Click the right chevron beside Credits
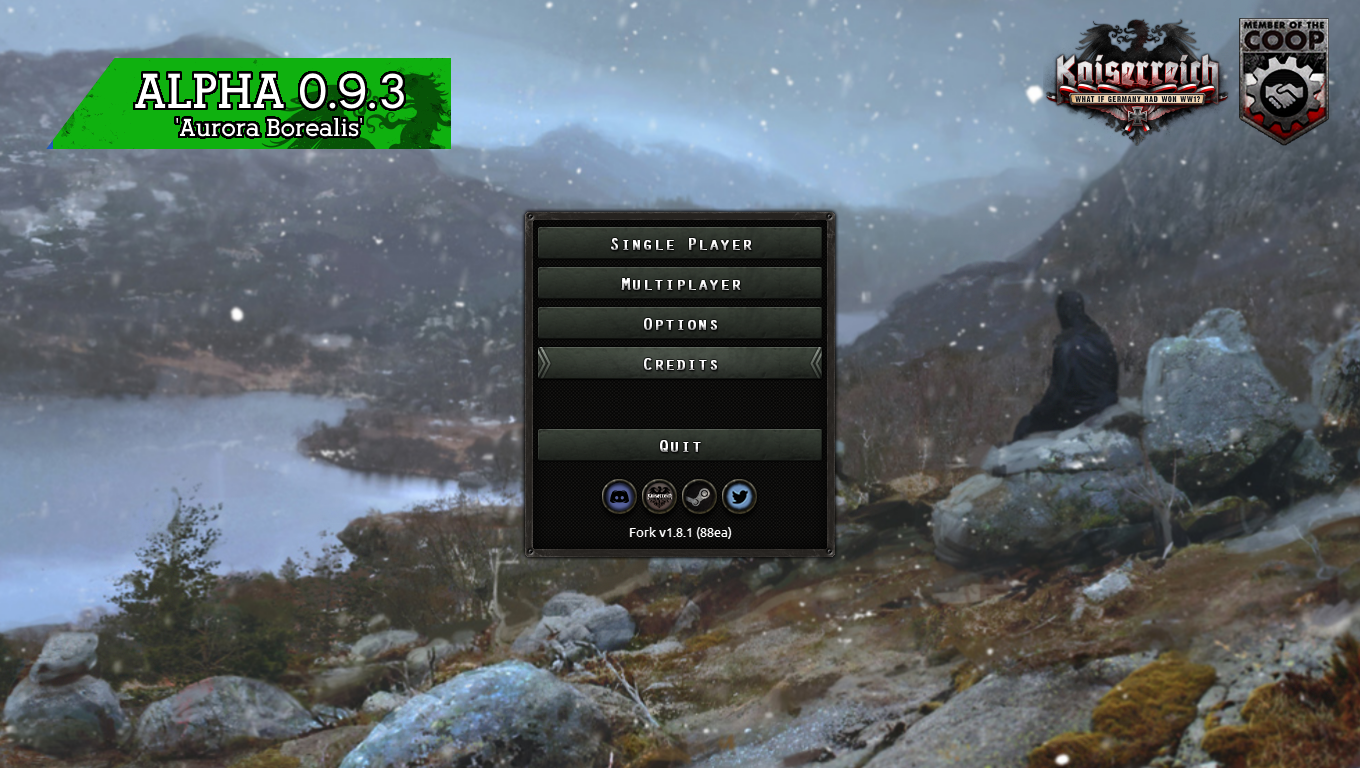The width and height of the screenshot is (1360, 768). point(816,364)
